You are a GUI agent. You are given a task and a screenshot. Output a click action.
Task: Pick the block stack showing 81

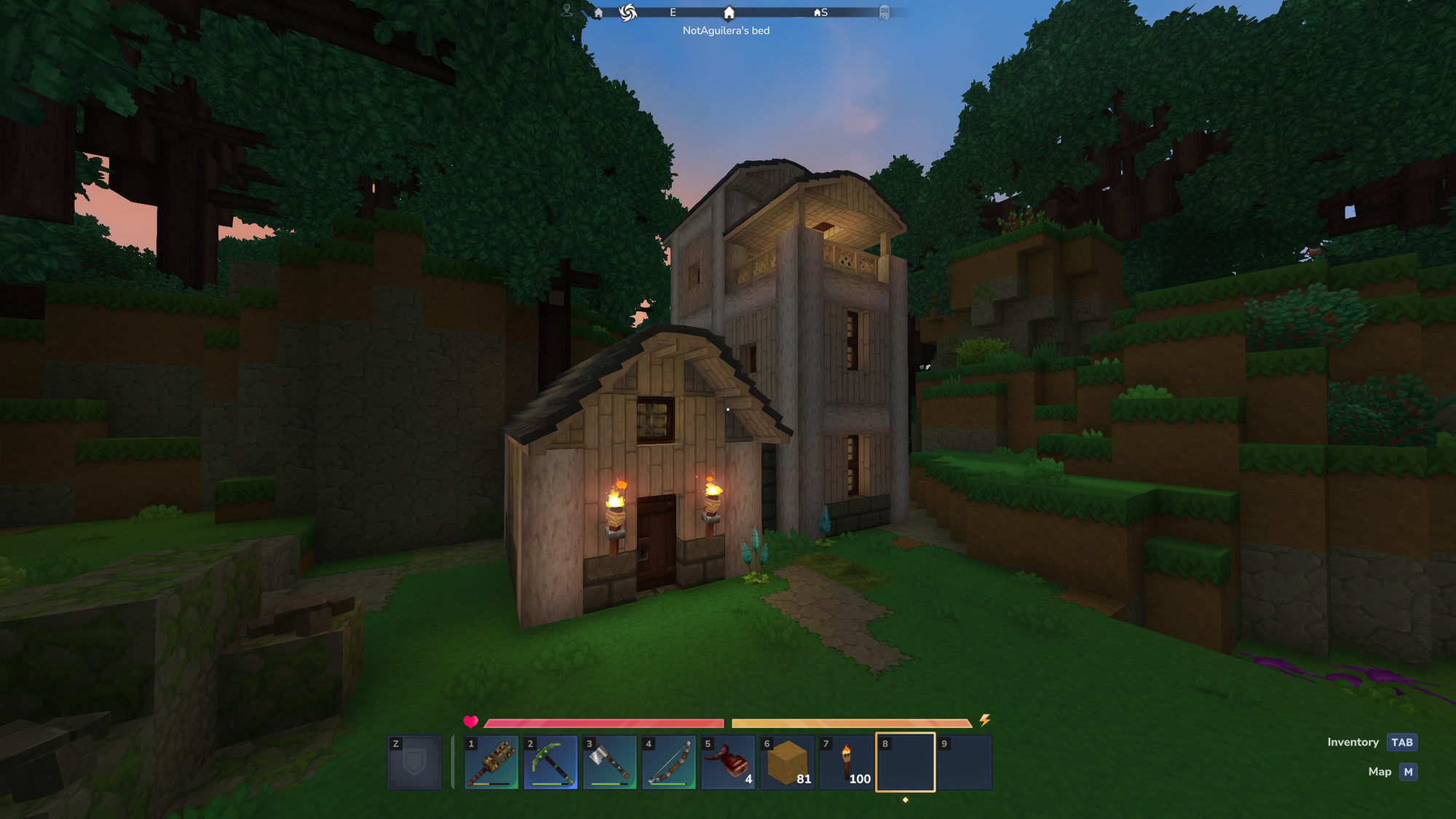[787, 762]
